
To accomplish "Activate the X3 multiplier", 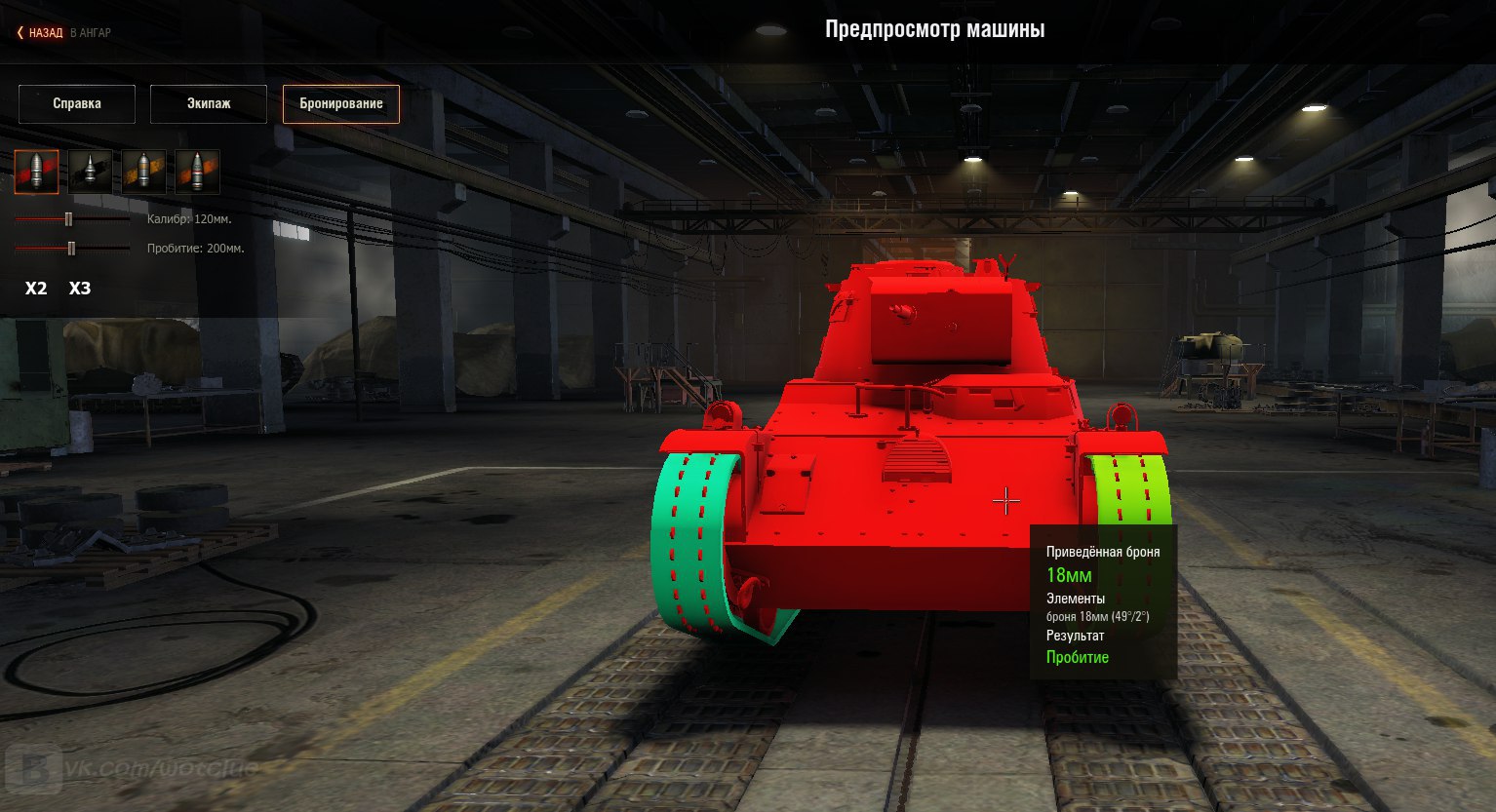I will [x=80, y=289].
